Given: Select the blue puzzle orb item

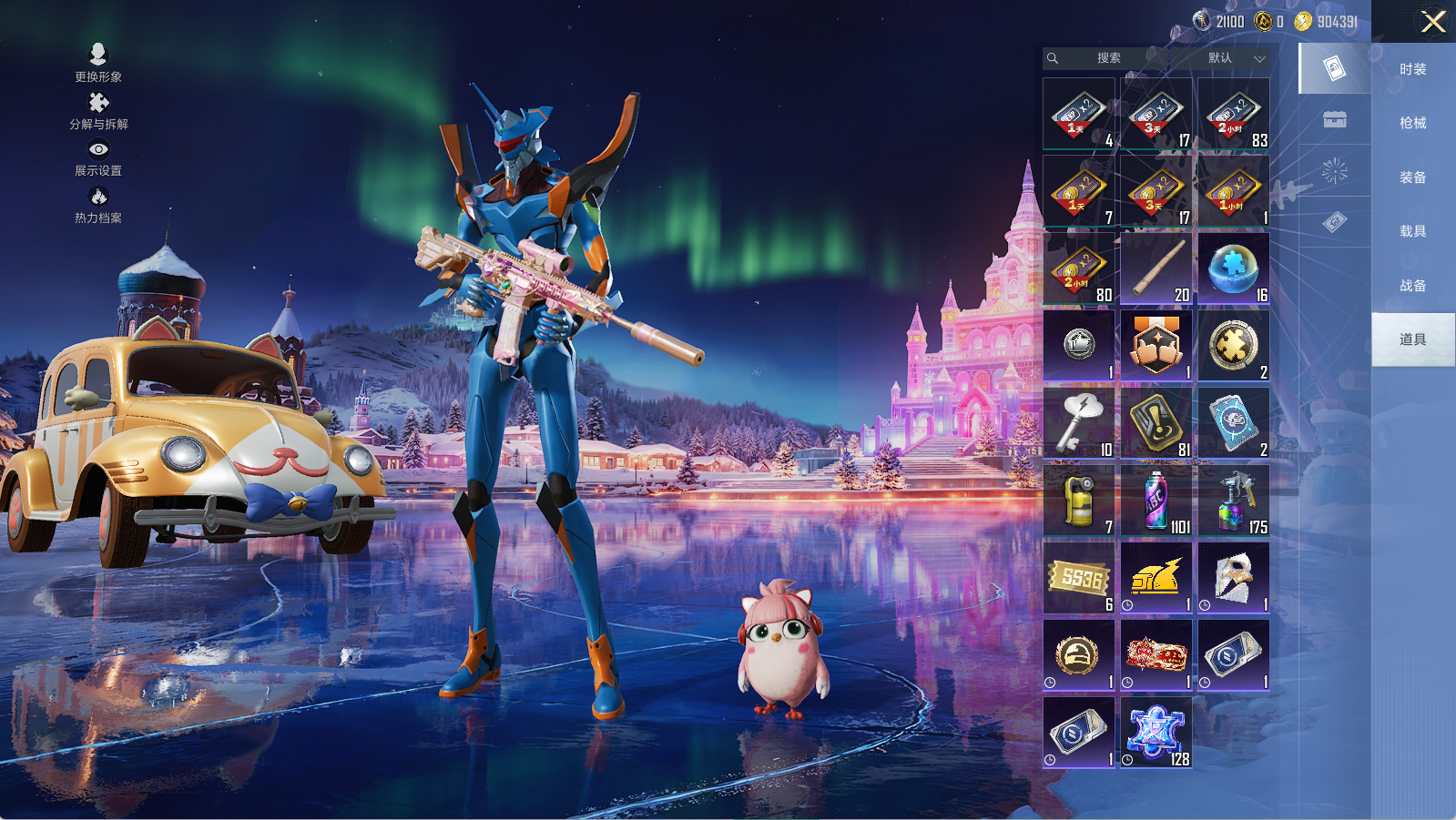Looking at the screenshot, I should (x=1234, y=268).
